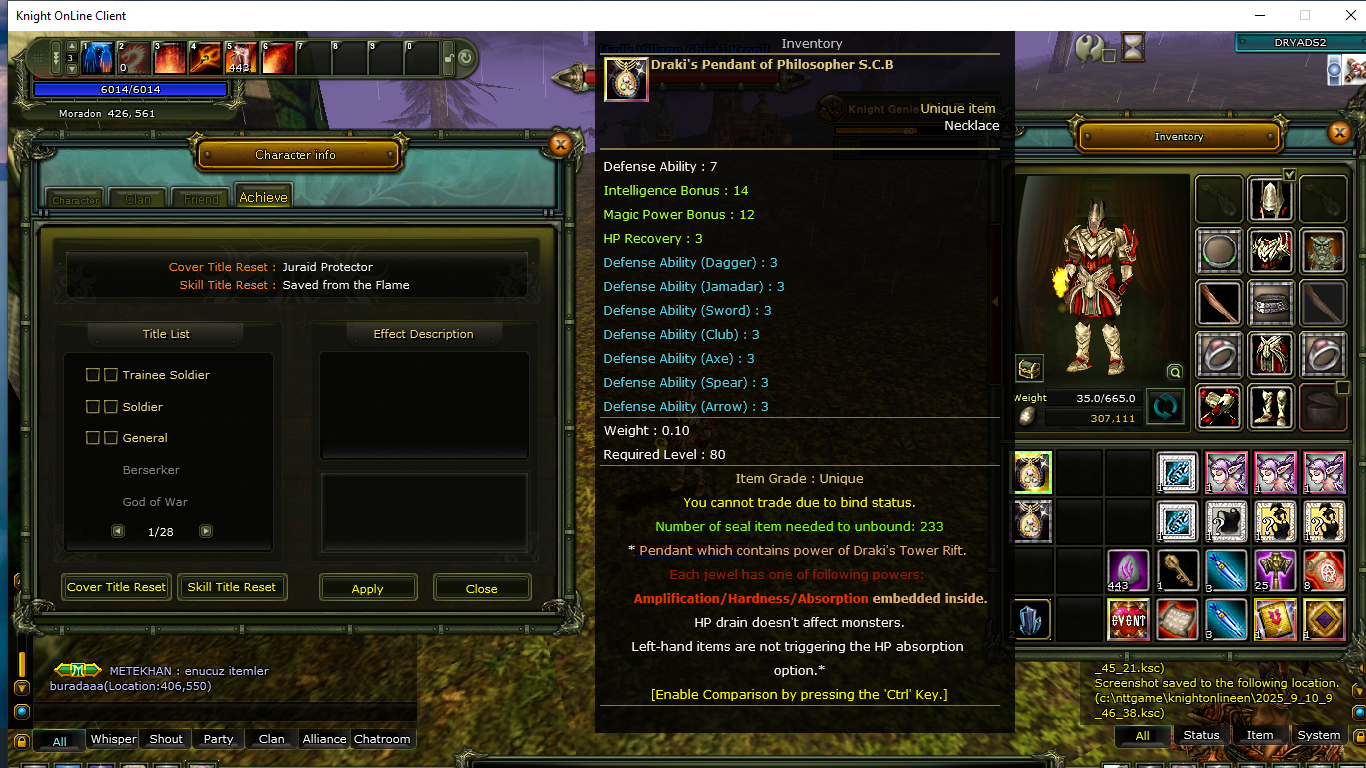Screen dimensions: 1366x768
Task: Click the blue HP bar showing 6014/6014
Action: (130, 90)
